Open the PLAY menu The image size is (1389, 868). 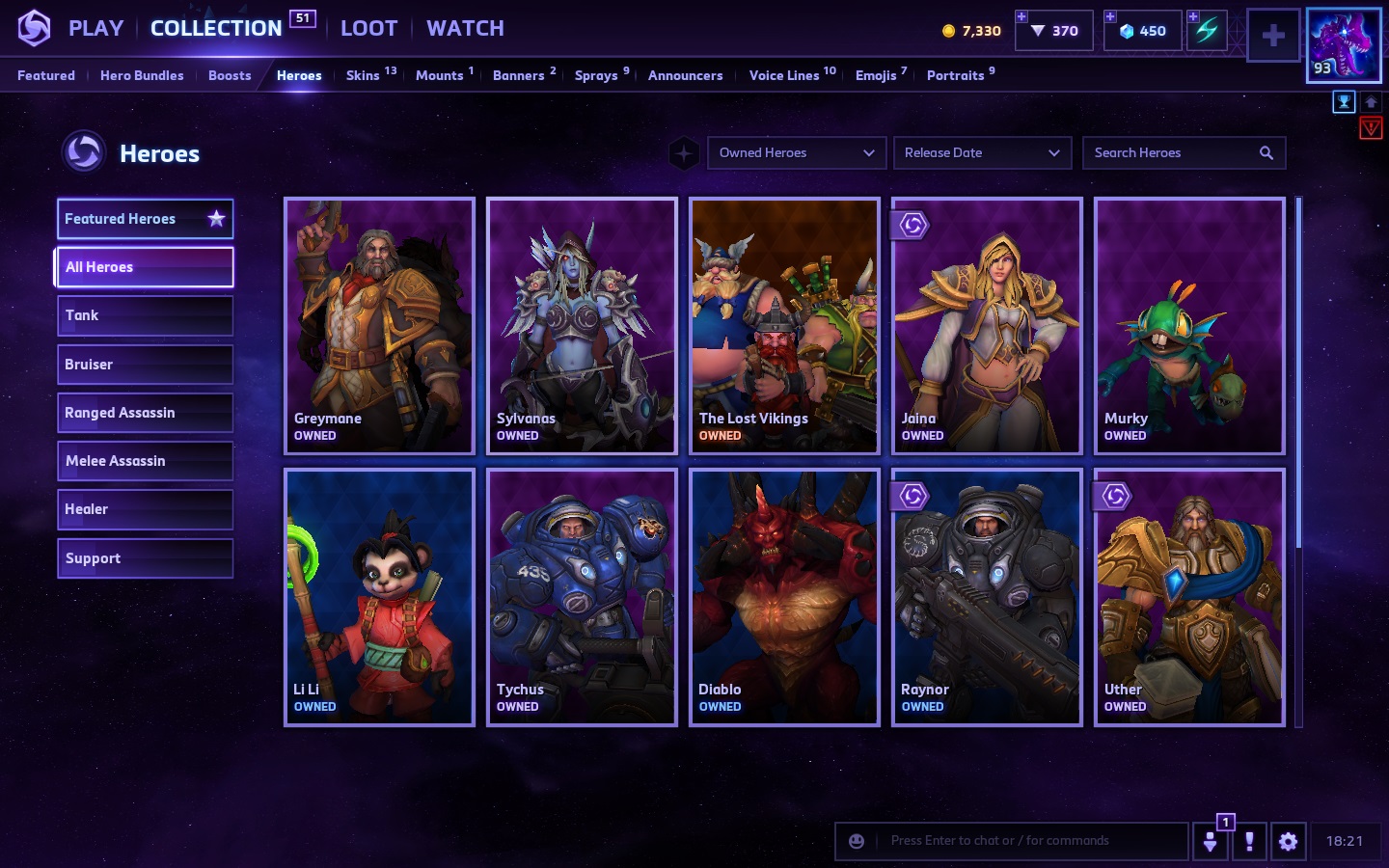(95, 28)
